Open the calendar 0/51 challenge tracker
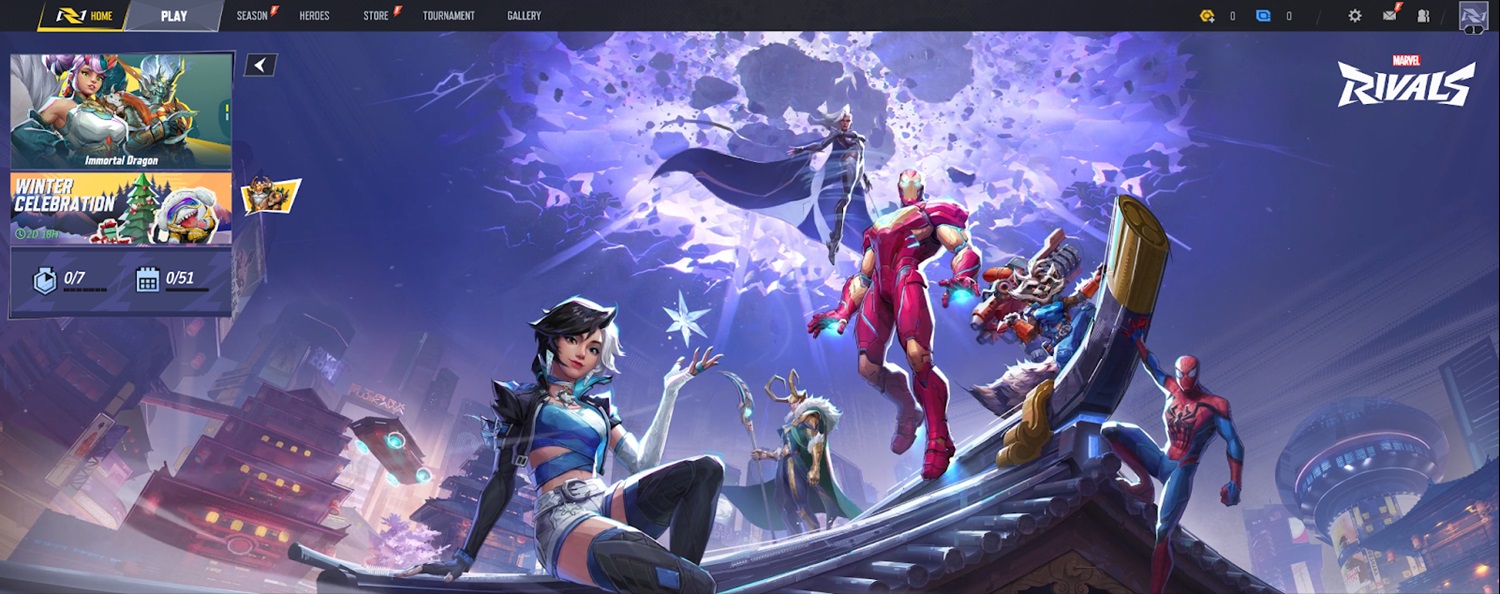 pos(170,280)
